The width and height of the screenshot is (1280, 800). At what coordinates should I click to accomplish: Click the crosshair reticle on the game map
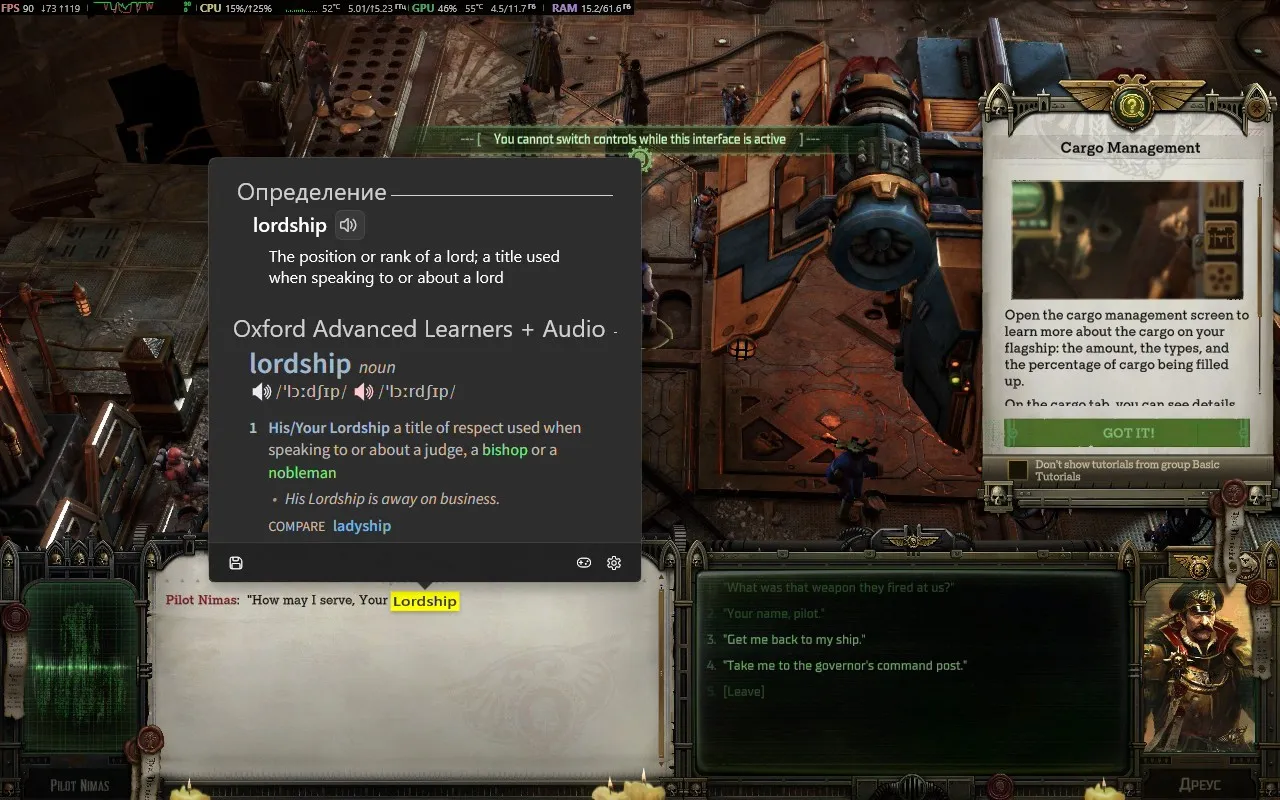click(x=742, y=350)
